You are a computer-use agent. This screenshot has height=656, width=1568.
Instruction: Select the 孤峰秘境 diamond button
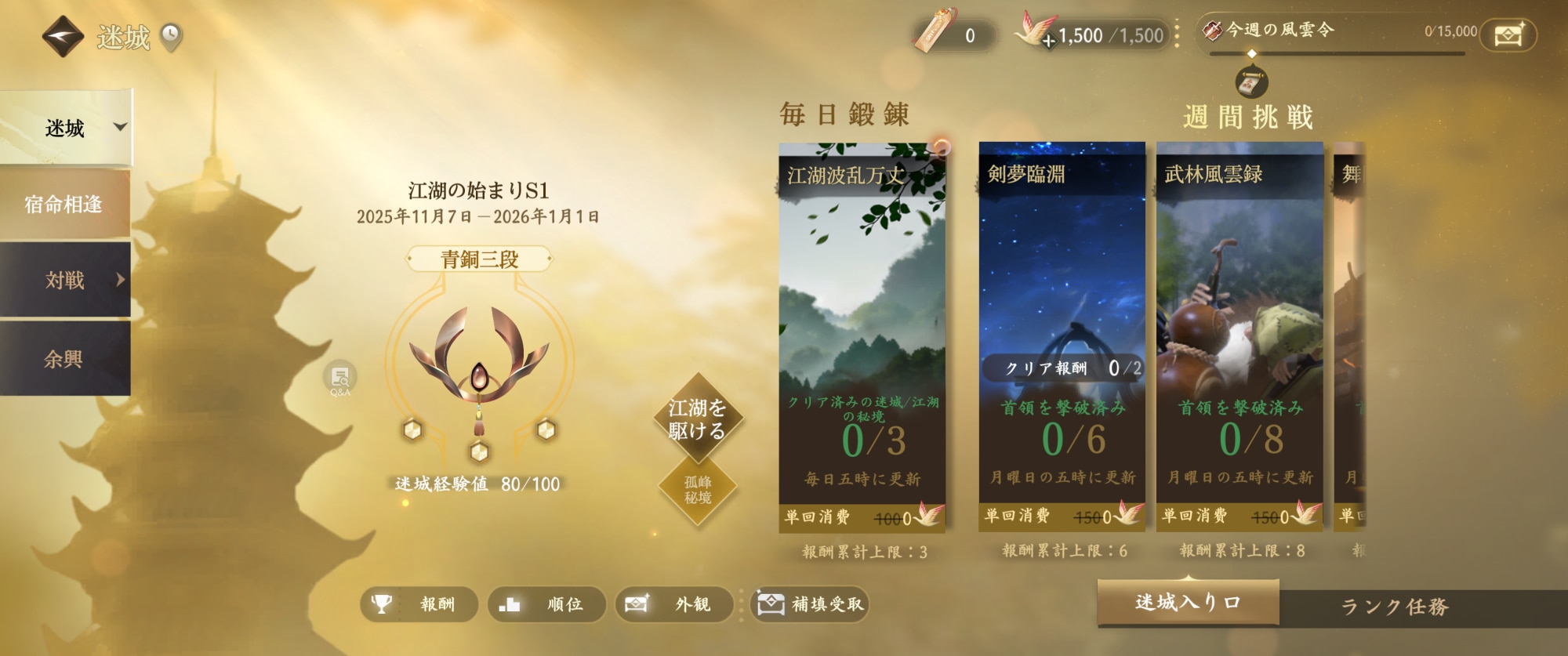[x=697, y=490]
